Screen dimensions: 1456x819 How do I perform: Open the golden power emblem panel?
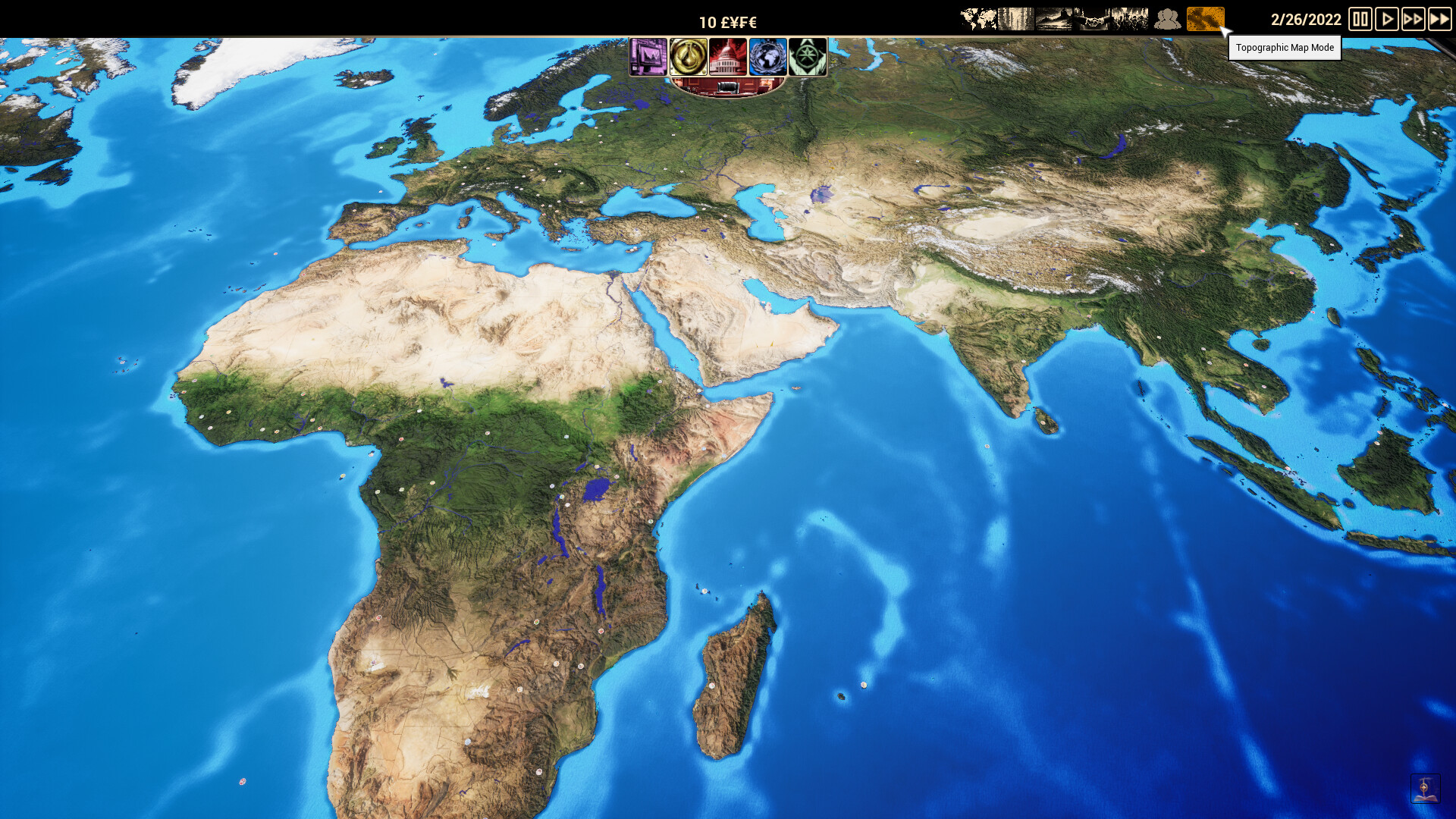pyautogui.click(x=689, y=58)
